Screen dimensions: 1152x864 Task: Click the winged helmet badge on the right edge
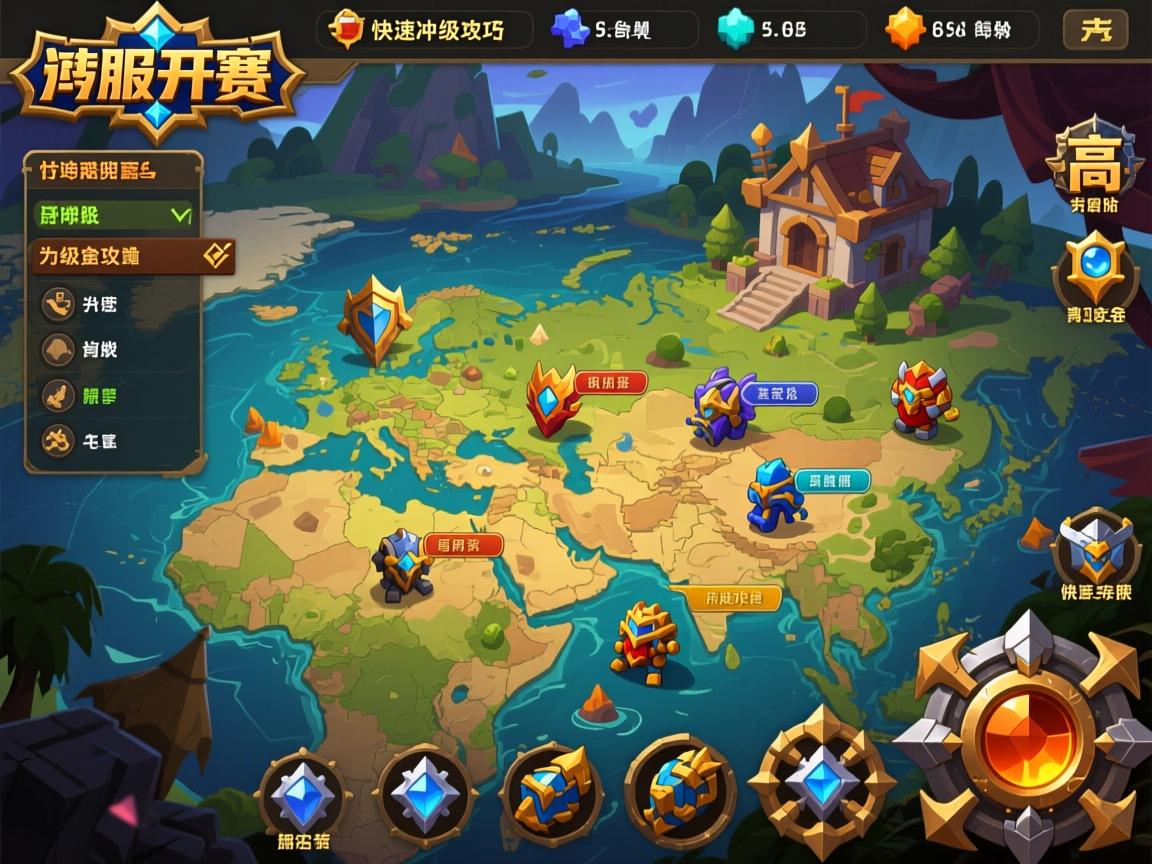1096,548
